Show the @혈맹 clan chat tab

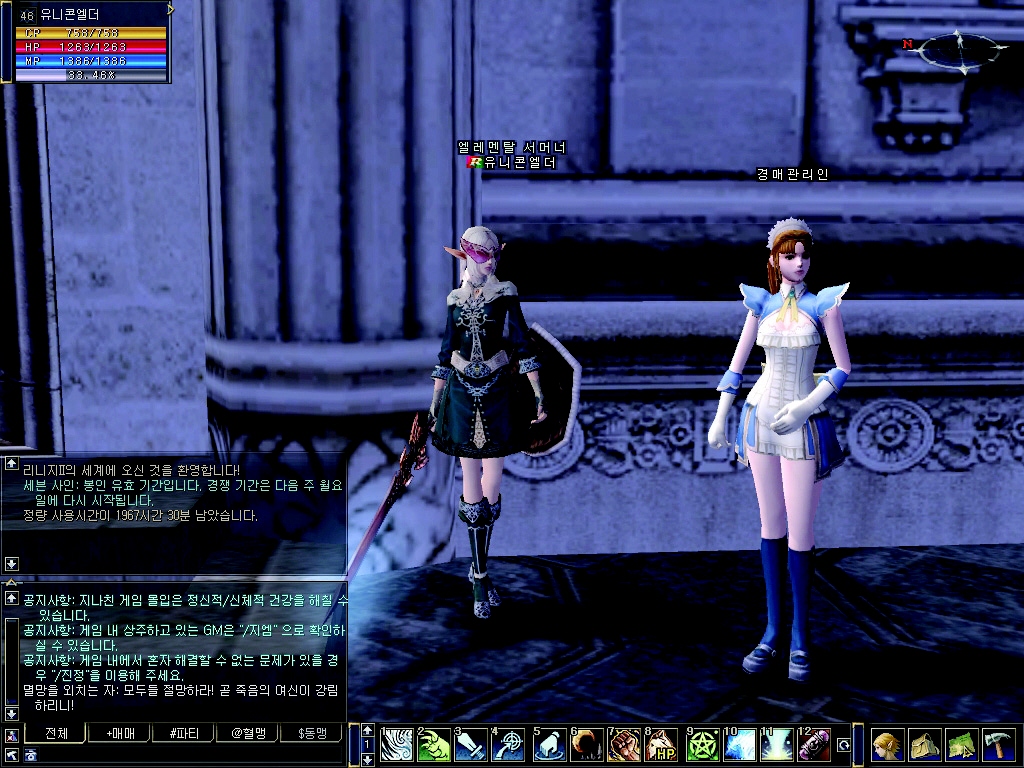click(249, 733)
